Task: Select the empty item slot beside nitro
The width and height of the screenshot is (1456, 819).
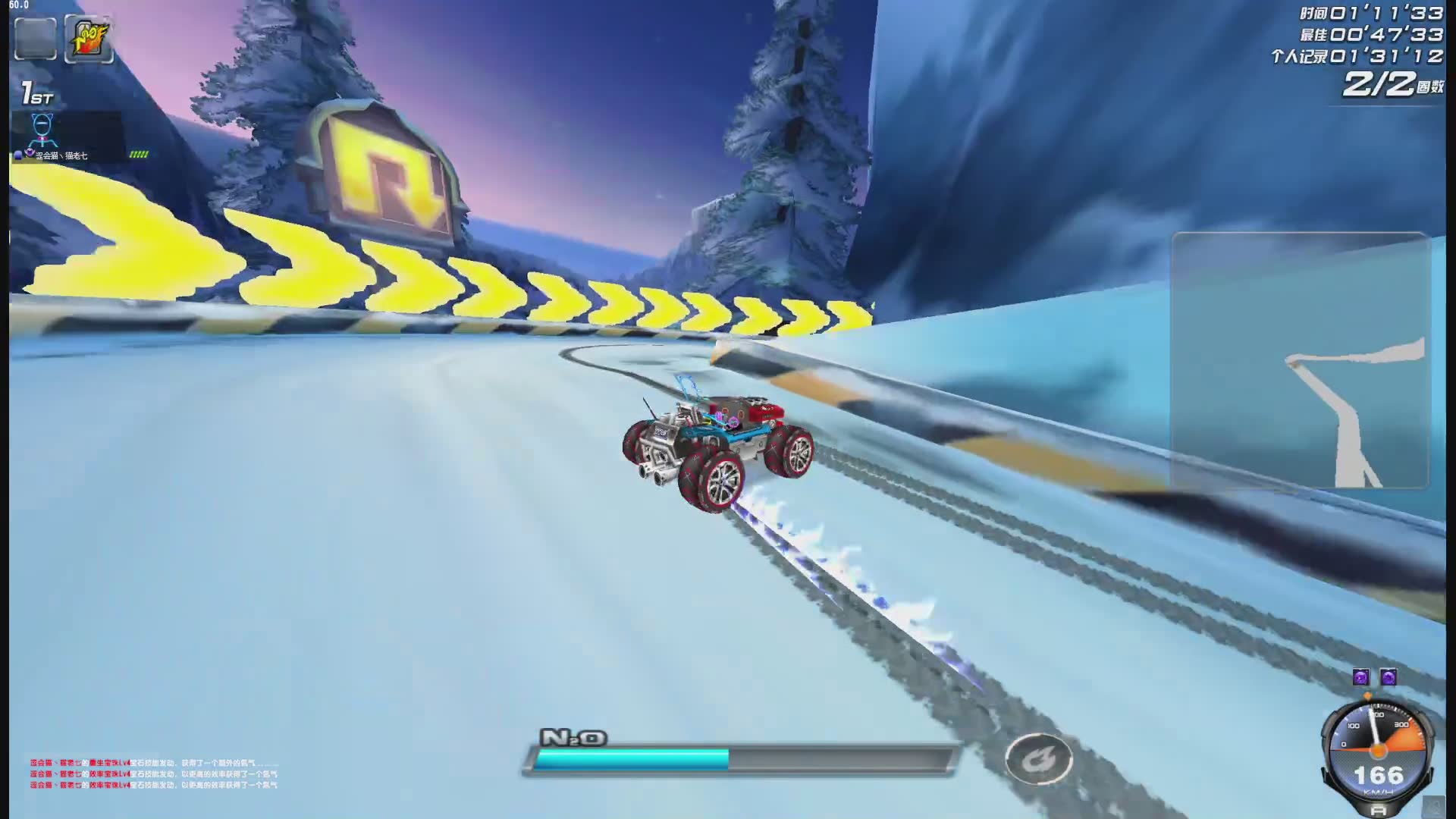Action: pos(36,39)
